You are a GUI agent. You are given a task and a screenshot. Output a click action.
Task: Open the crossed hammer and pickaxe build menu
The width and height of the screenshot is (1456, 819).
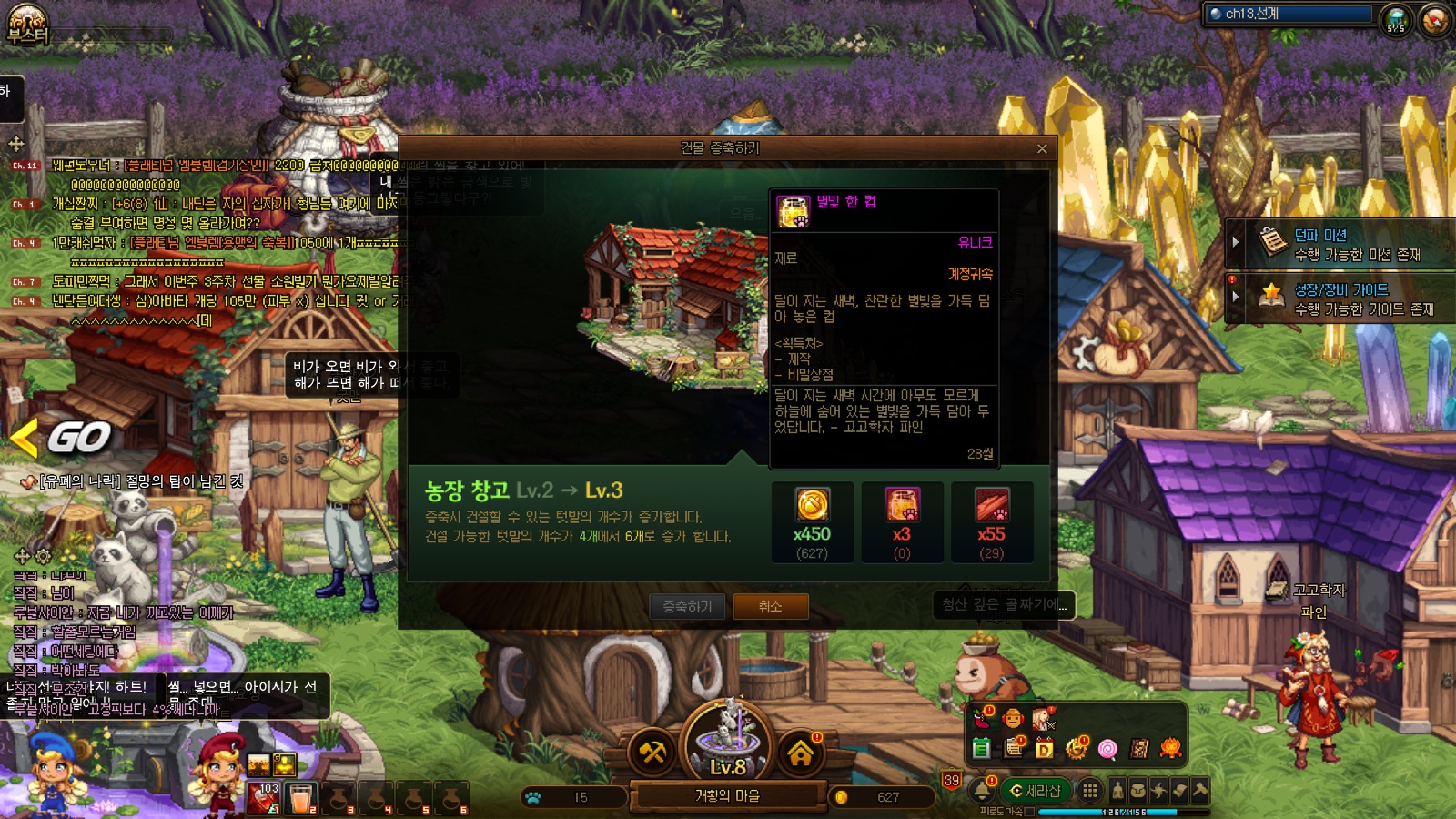pos(652,753)
